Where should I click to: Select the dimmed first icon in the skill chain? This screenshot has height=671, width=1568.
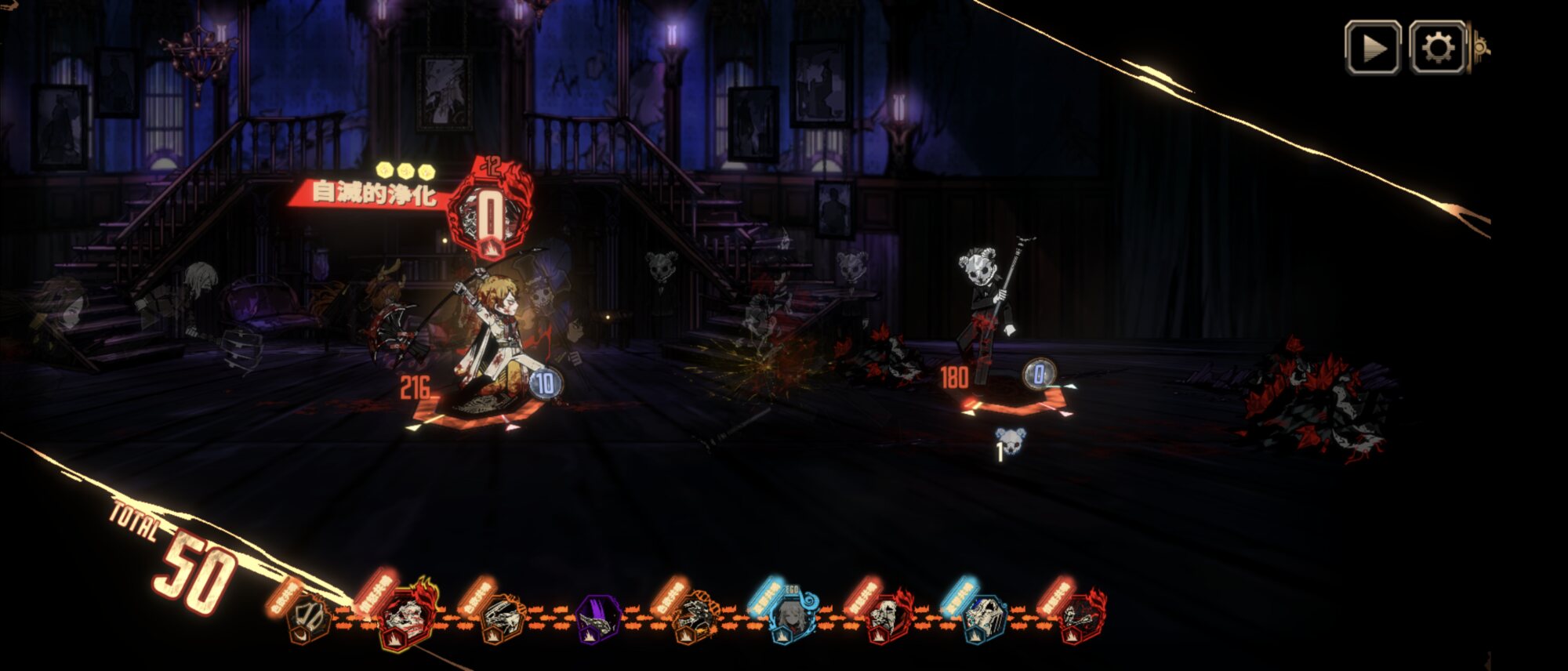(x=308, y=618)
